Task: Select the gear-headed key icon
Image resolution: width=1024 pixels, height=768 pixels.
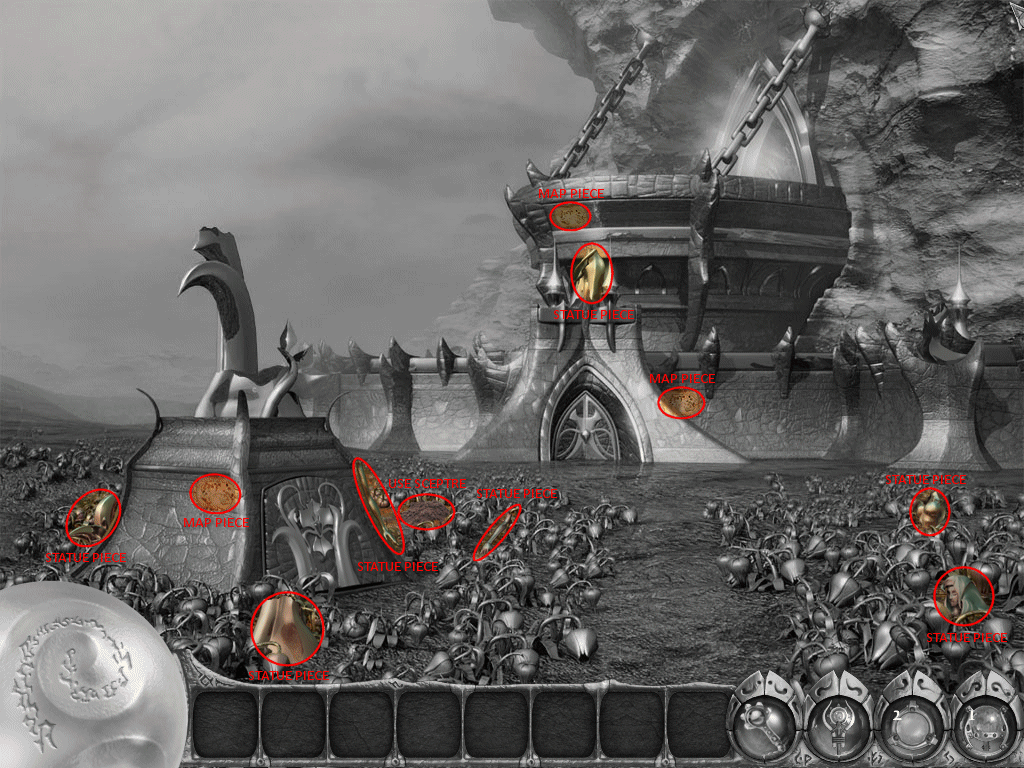Action: point(765,724)
